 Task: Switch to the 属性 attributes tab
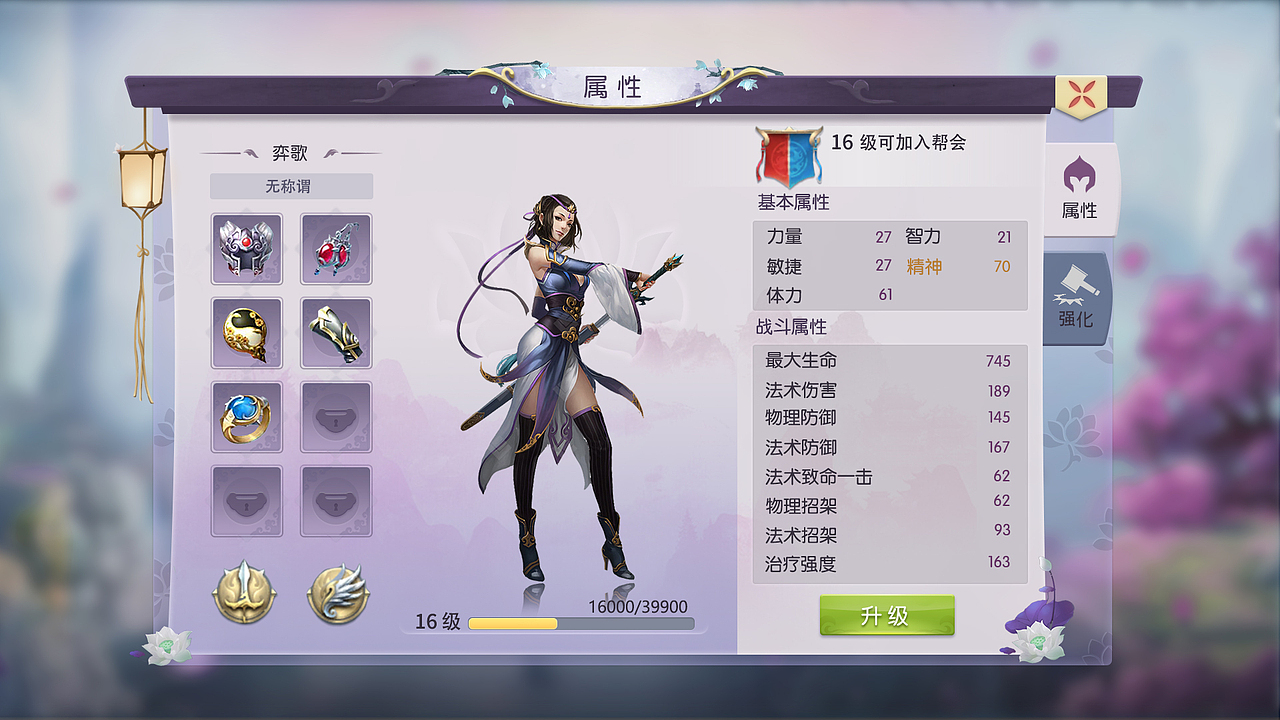pyautogui.click(x=1081, y=195)
